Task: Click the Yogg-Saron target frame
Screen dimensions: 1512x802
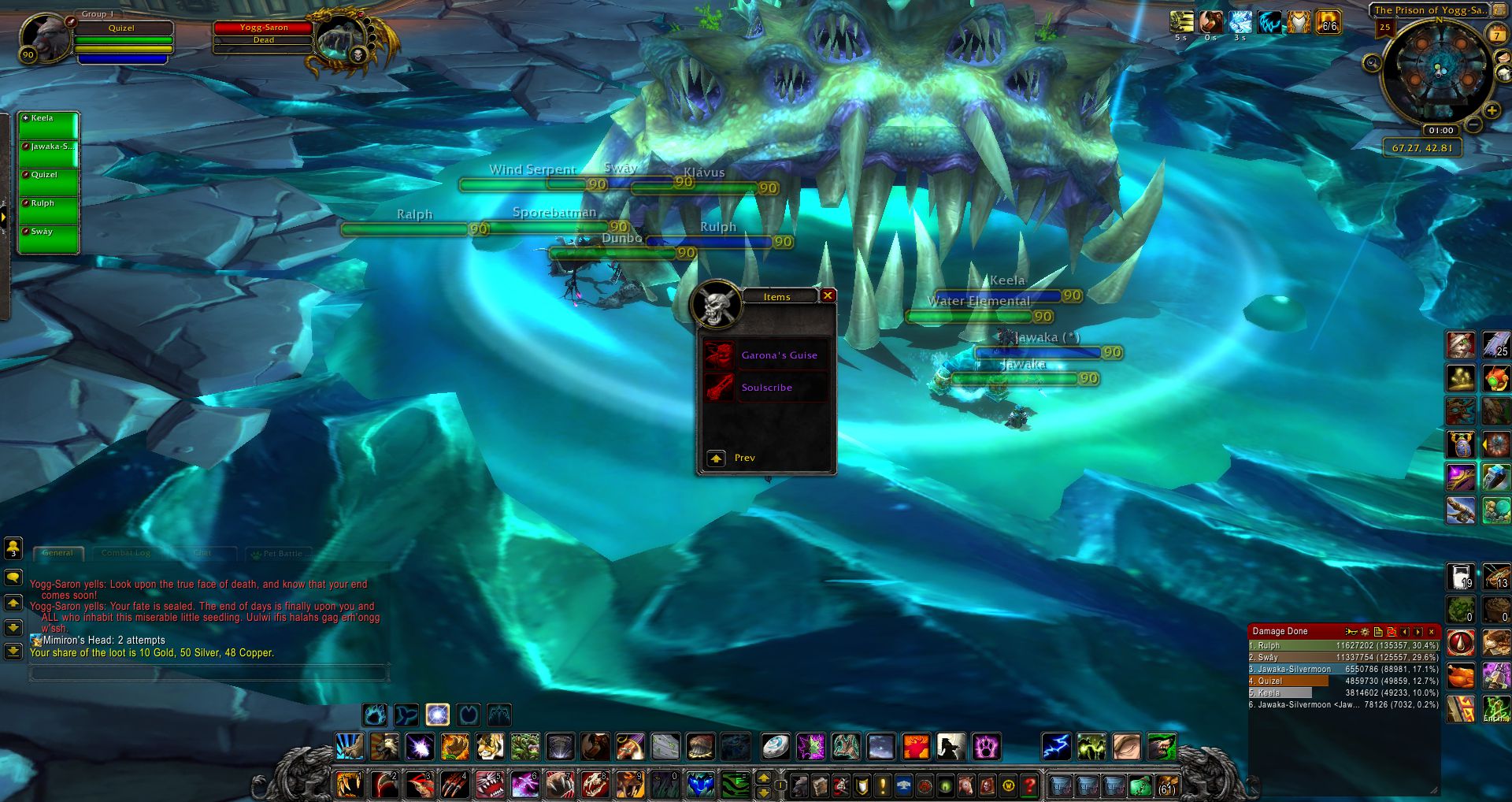Action: point(264,33)
